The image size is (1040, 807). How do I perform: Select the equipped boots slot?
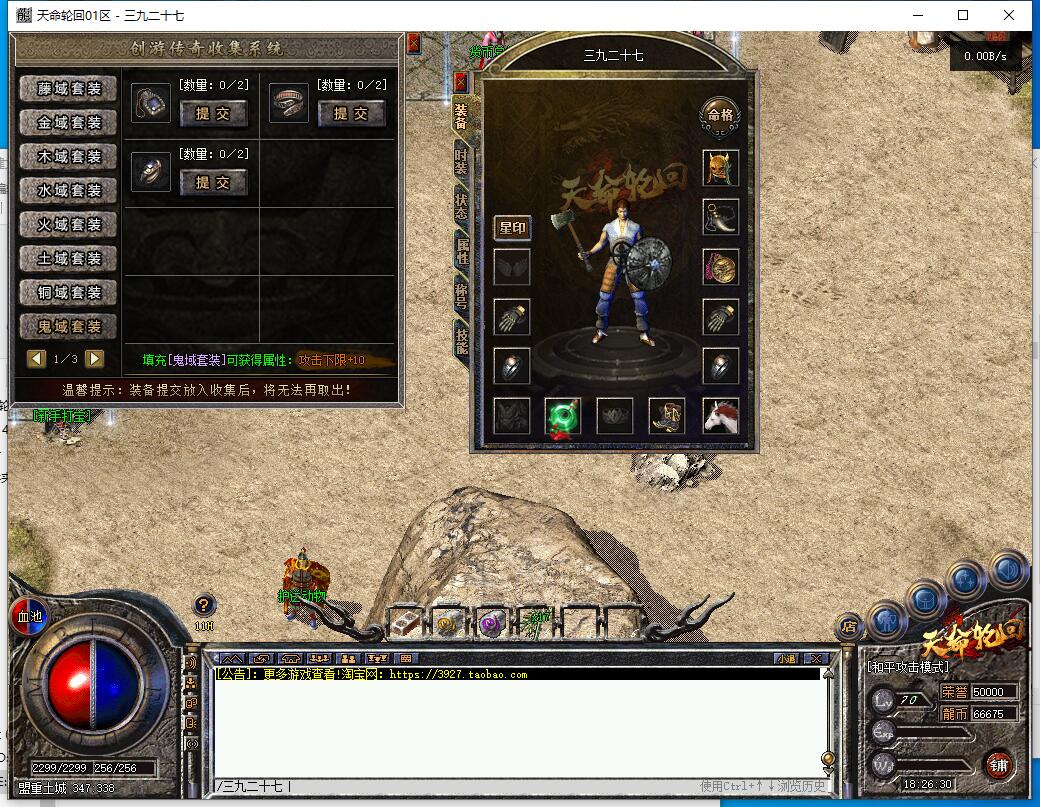[x=667, y=416]
